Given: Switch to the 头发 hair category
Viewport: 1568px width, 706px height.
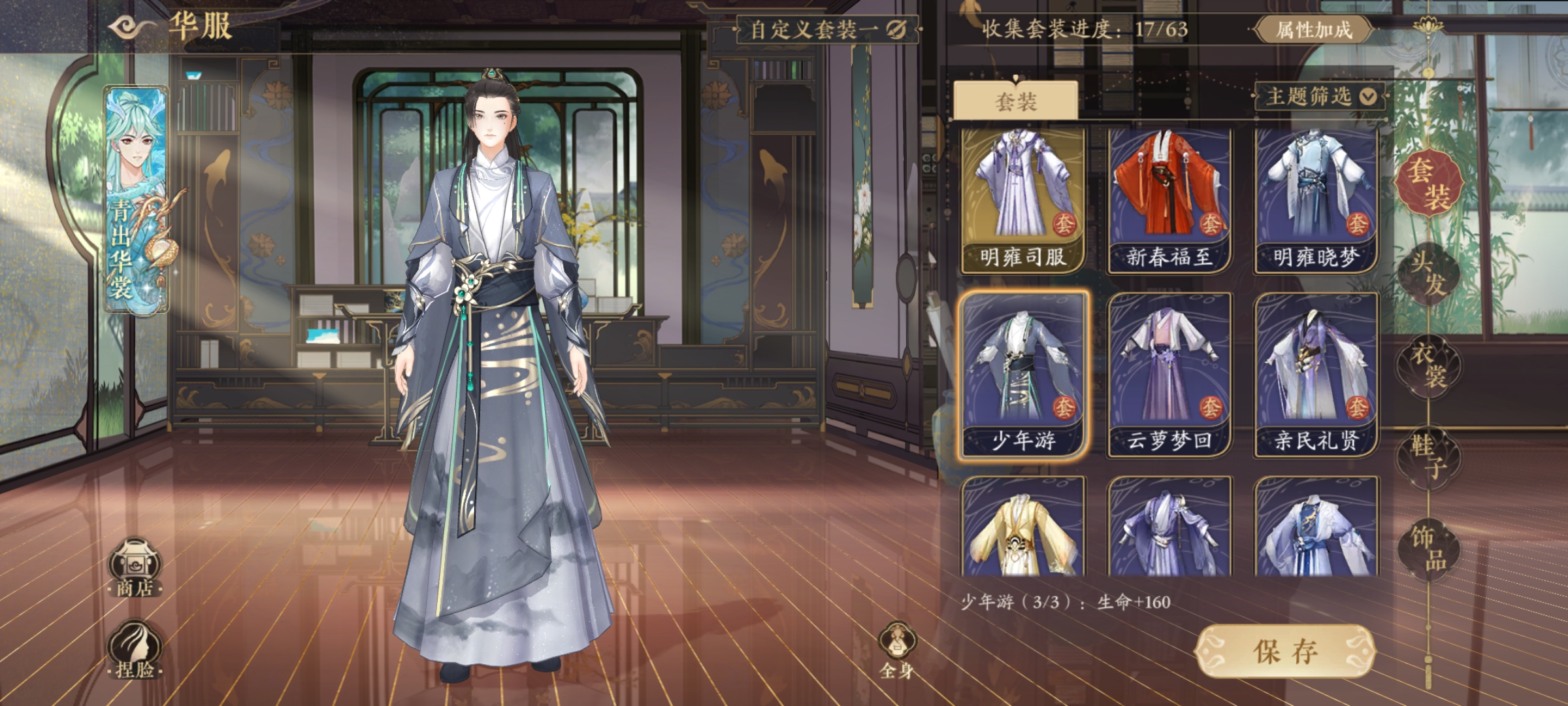Looking at the screenshot, I should [1429, 273].
